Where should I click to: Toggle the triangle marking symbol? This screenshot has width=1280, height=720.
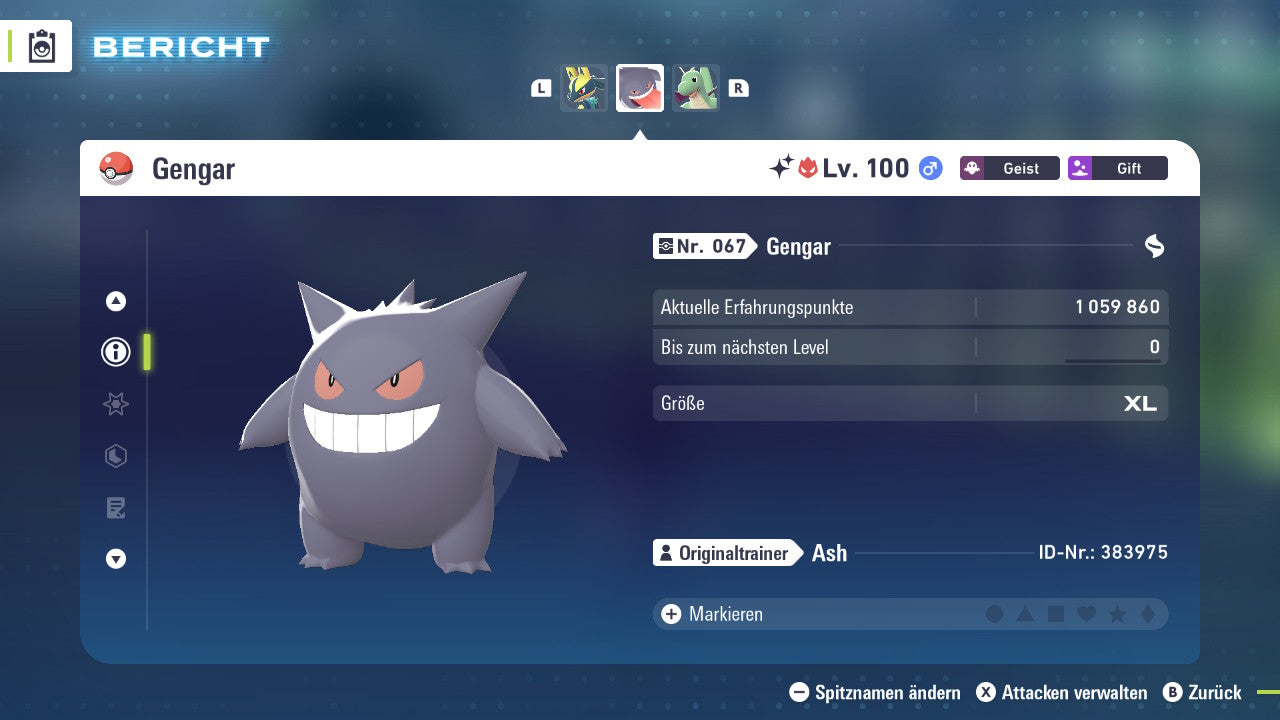1026,613
